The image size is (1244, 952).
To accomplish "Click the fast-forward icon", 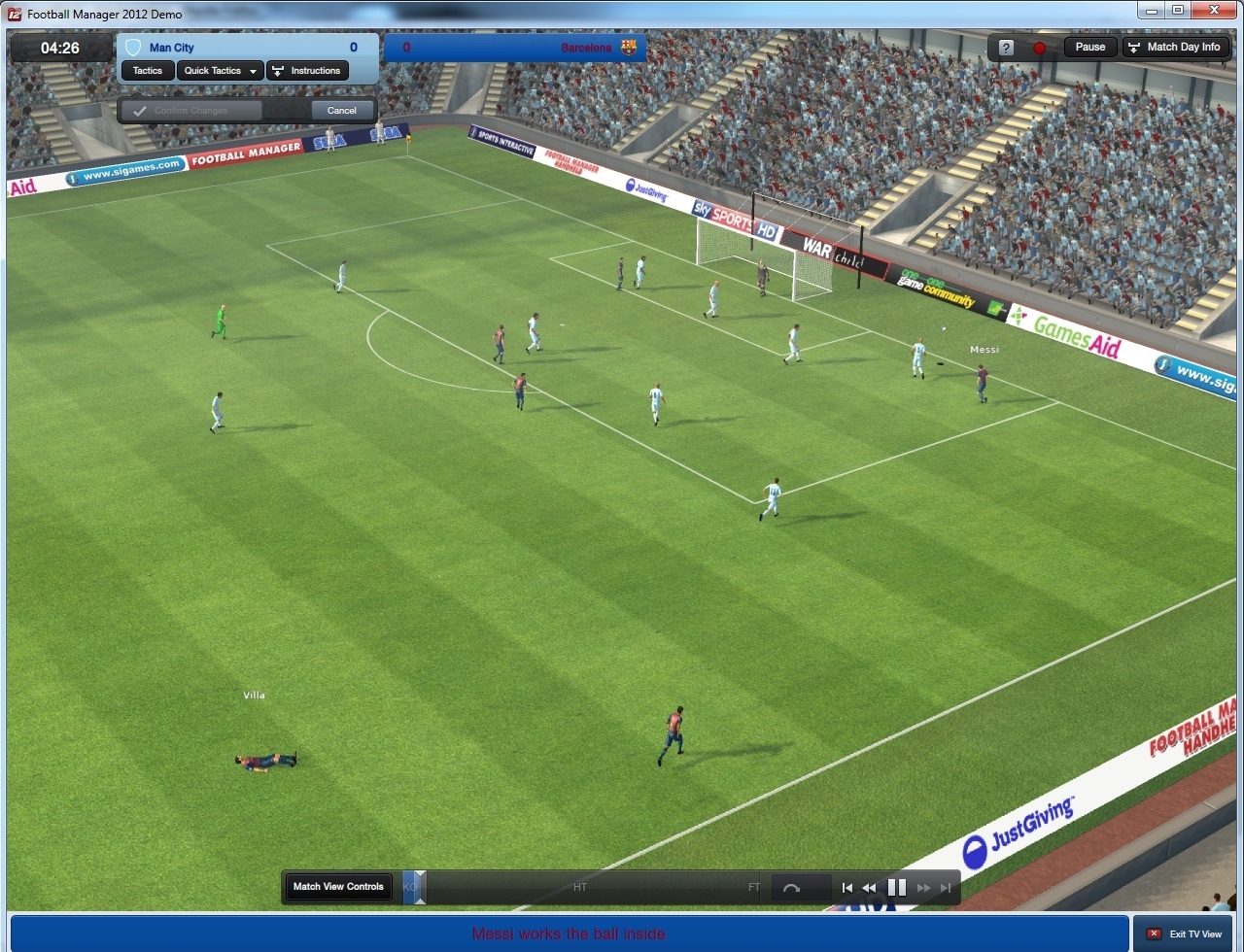I will (x=922, y=887).
